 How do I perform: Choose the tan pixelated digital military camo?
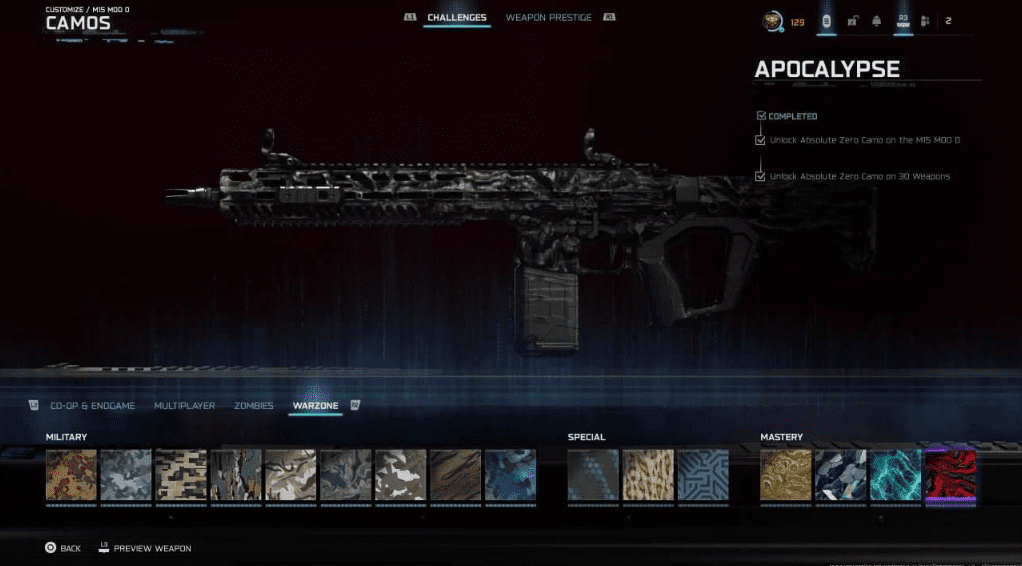pyautogui.click(x=181, y=474)
